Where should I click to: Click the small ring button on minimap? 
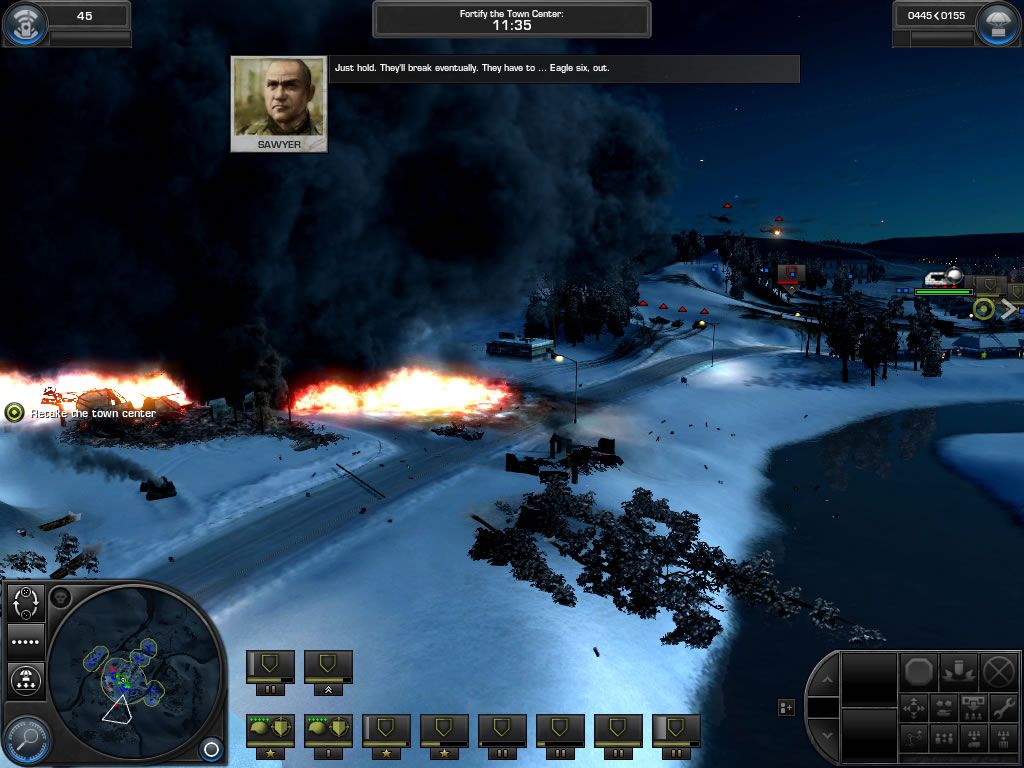click(210, 747)
